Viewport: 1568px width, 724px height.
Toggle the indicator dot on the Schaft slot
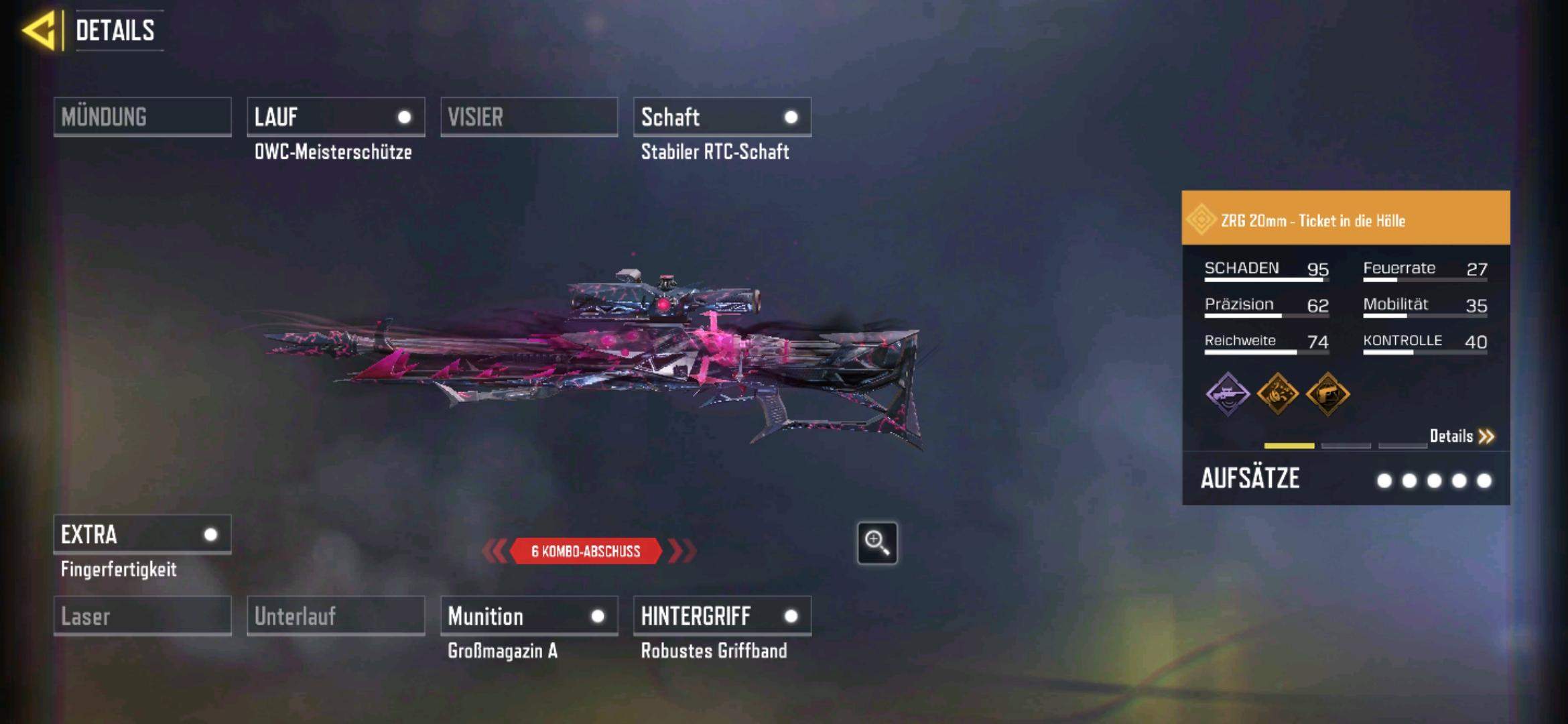792,117
